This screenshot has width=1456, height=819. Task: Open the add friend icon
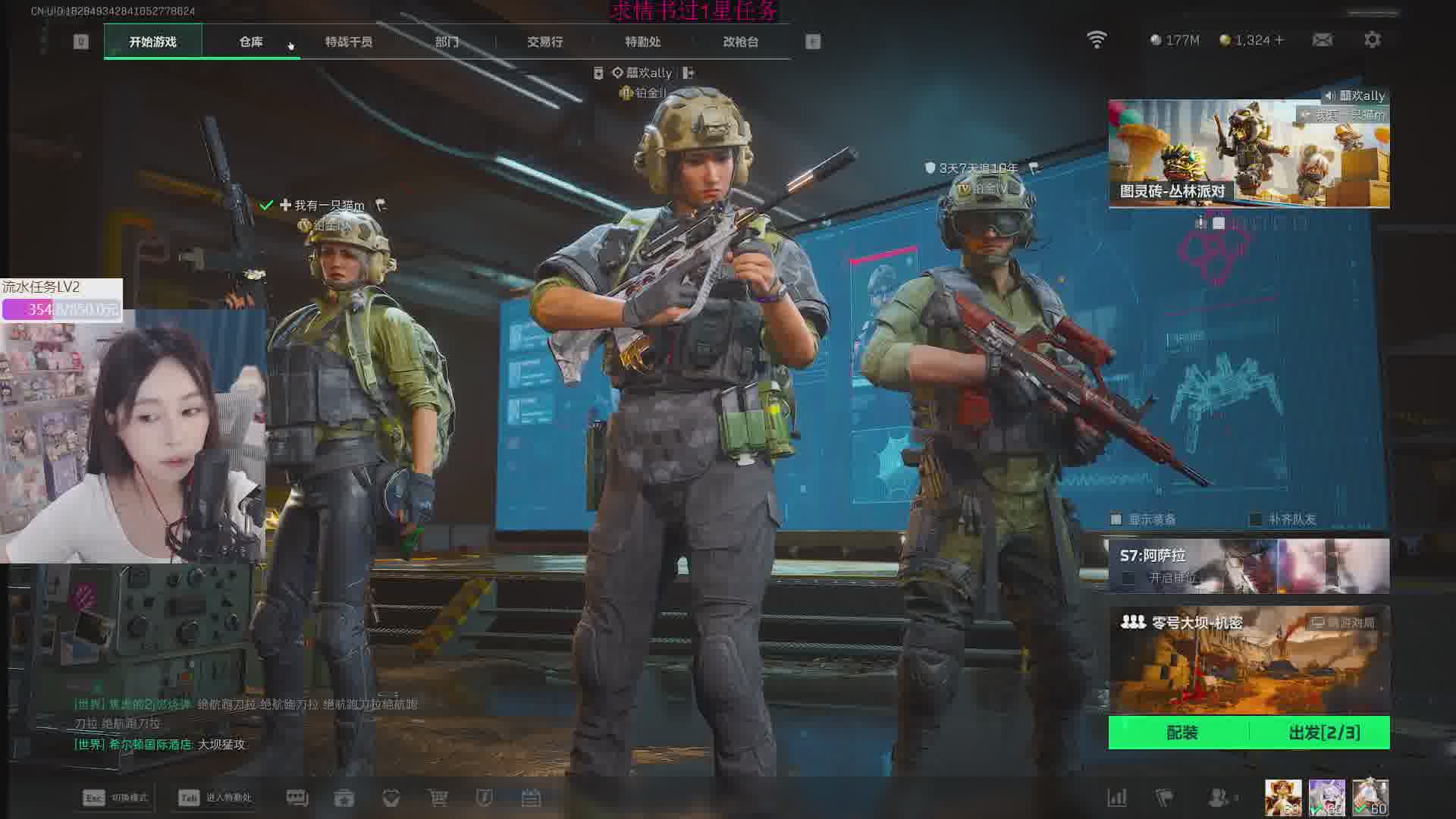point(1218,798)
